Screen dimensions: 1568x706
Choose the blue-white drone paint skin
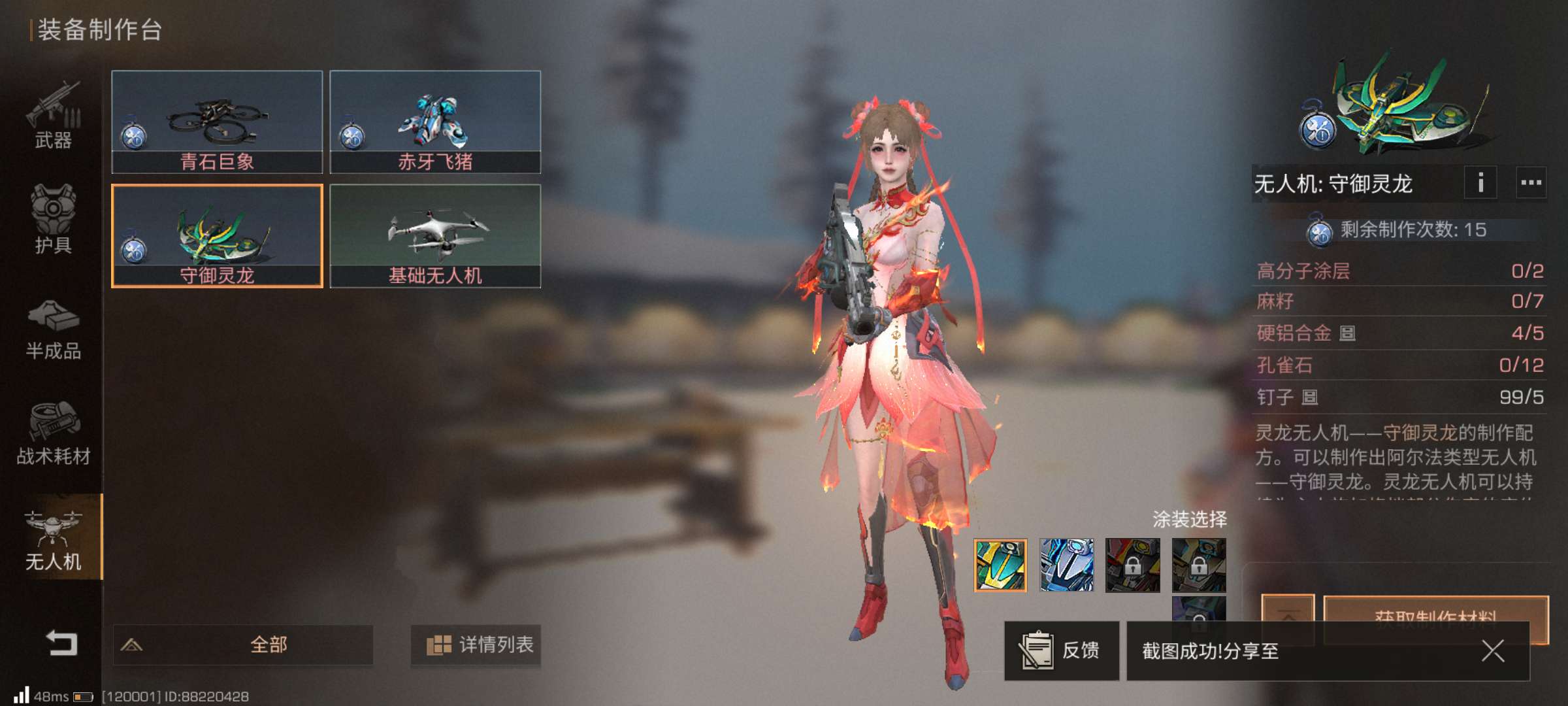tap(1066, 565)
